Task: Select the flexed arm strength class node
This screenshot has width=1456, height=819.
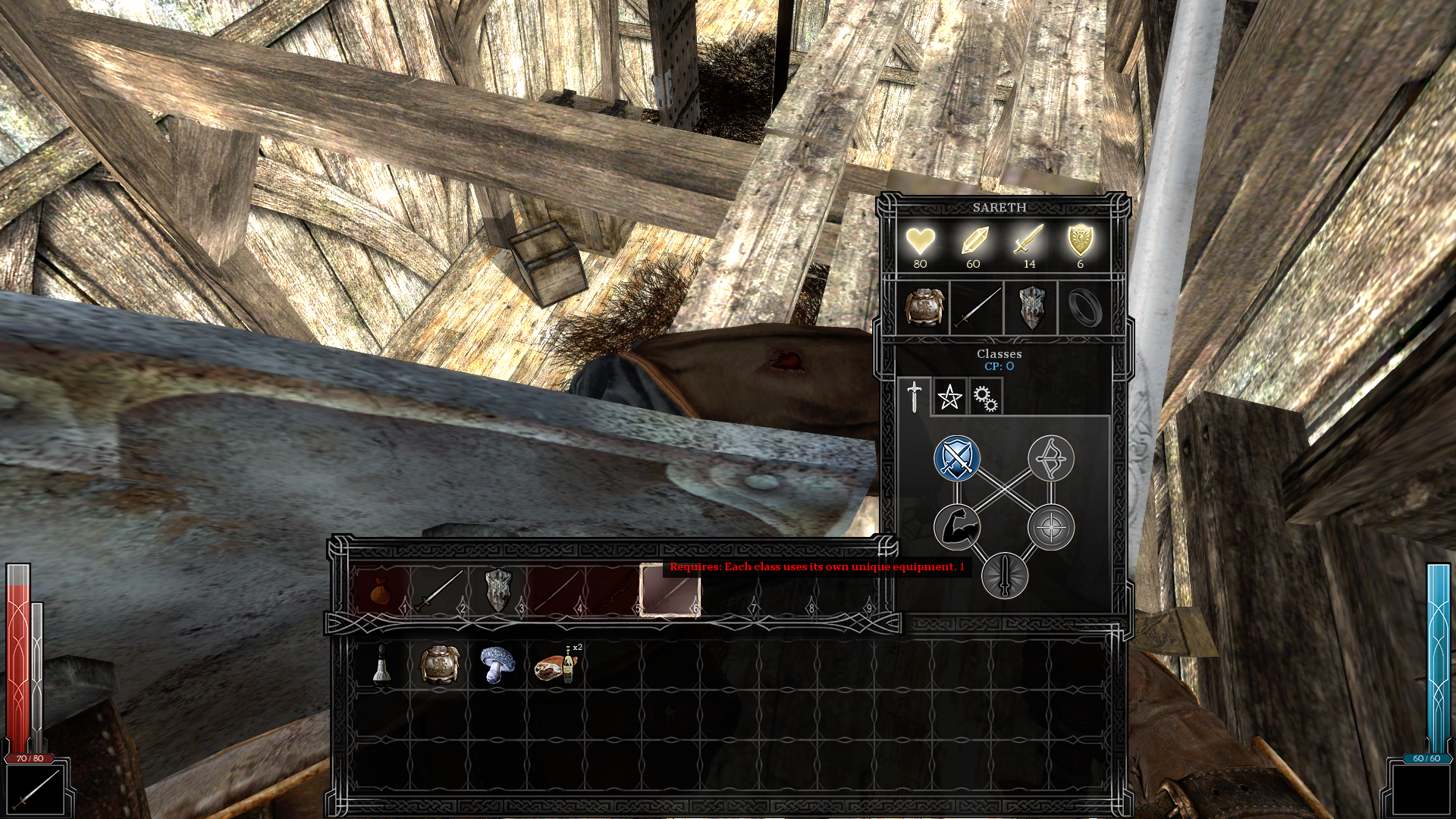Action: click(957, 527)
